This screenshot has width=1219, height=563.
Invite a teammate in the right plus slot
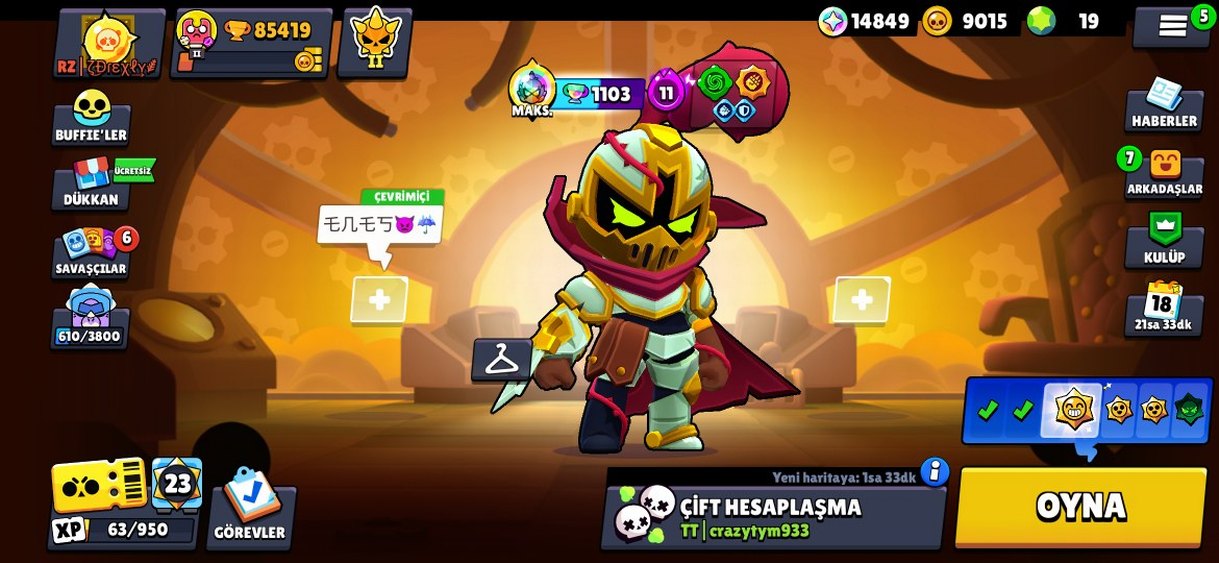[861, 299]
